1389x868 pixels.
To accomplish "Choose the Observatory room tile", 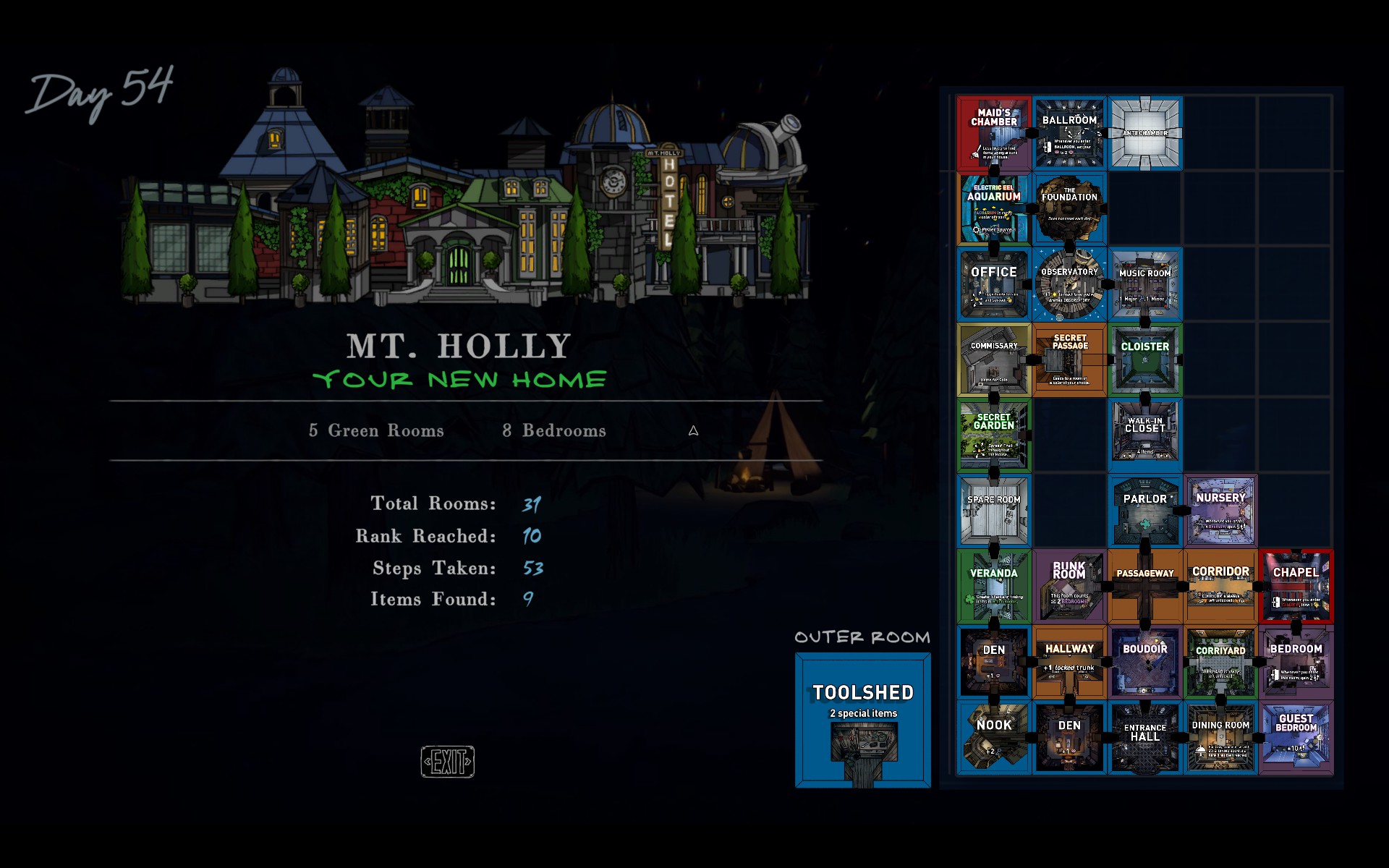I will click(x=1069, y=284).
